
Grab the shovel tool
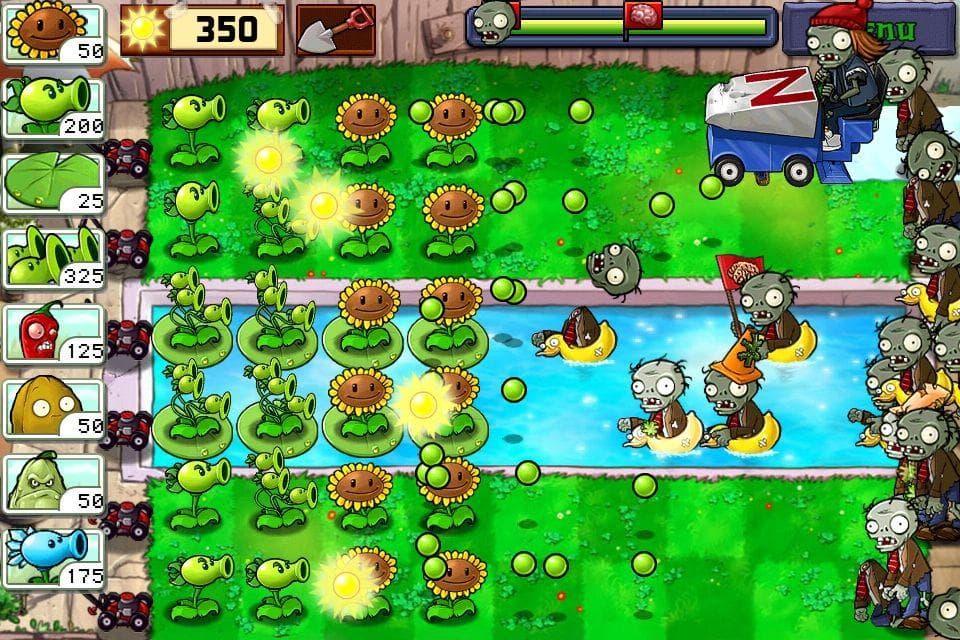tap(336, 30)
